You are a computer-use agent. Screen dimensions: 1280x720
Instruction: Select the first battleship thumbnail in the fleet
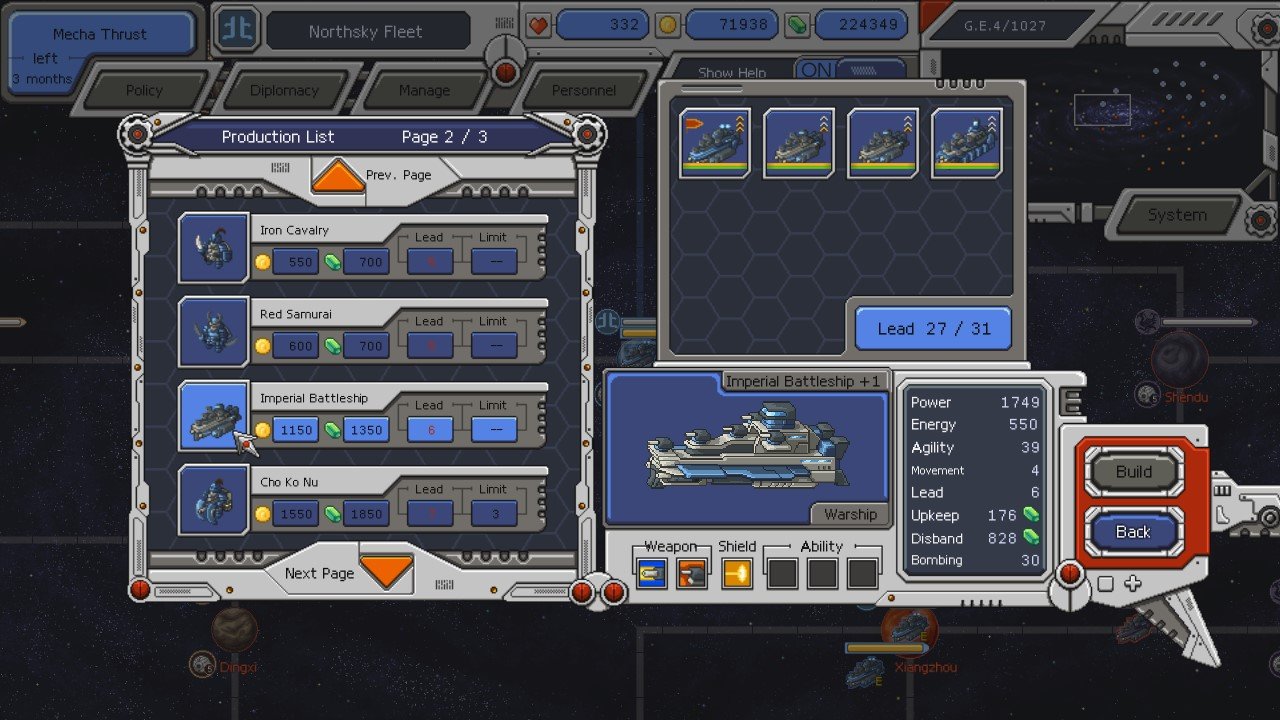coord(714,140)
